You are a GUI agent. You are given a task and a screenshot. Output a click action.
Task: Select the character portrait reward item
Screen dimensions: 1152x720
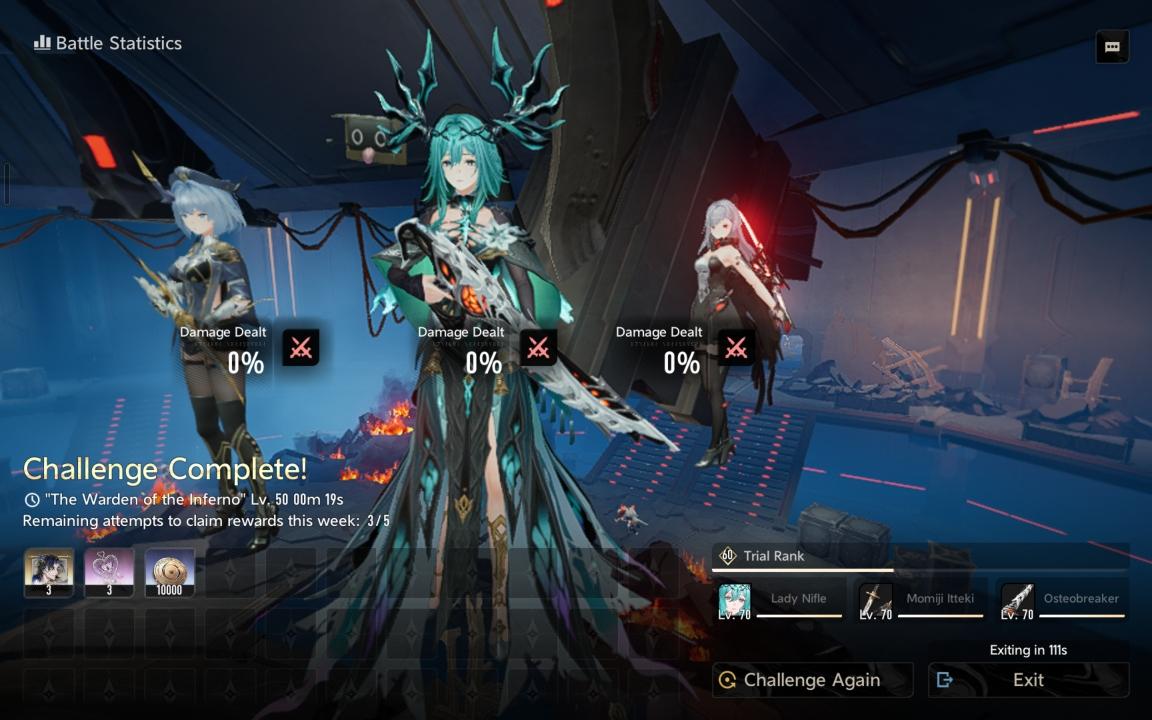pyautogui.click(x=48, y=573)
